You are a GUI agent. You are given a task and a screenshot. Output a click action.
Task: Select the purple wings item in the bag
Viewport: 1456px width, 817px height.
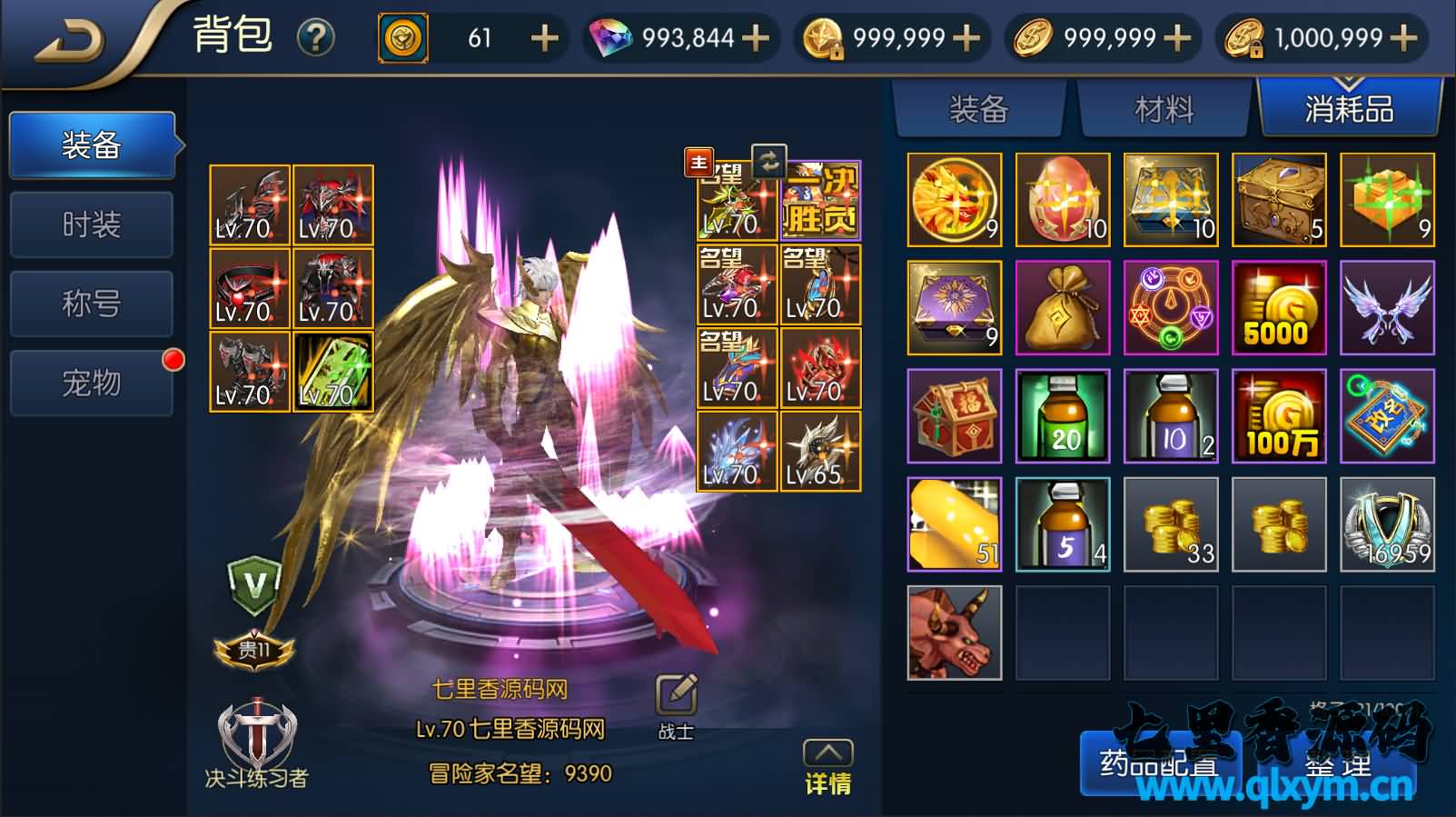[1388, 307]
